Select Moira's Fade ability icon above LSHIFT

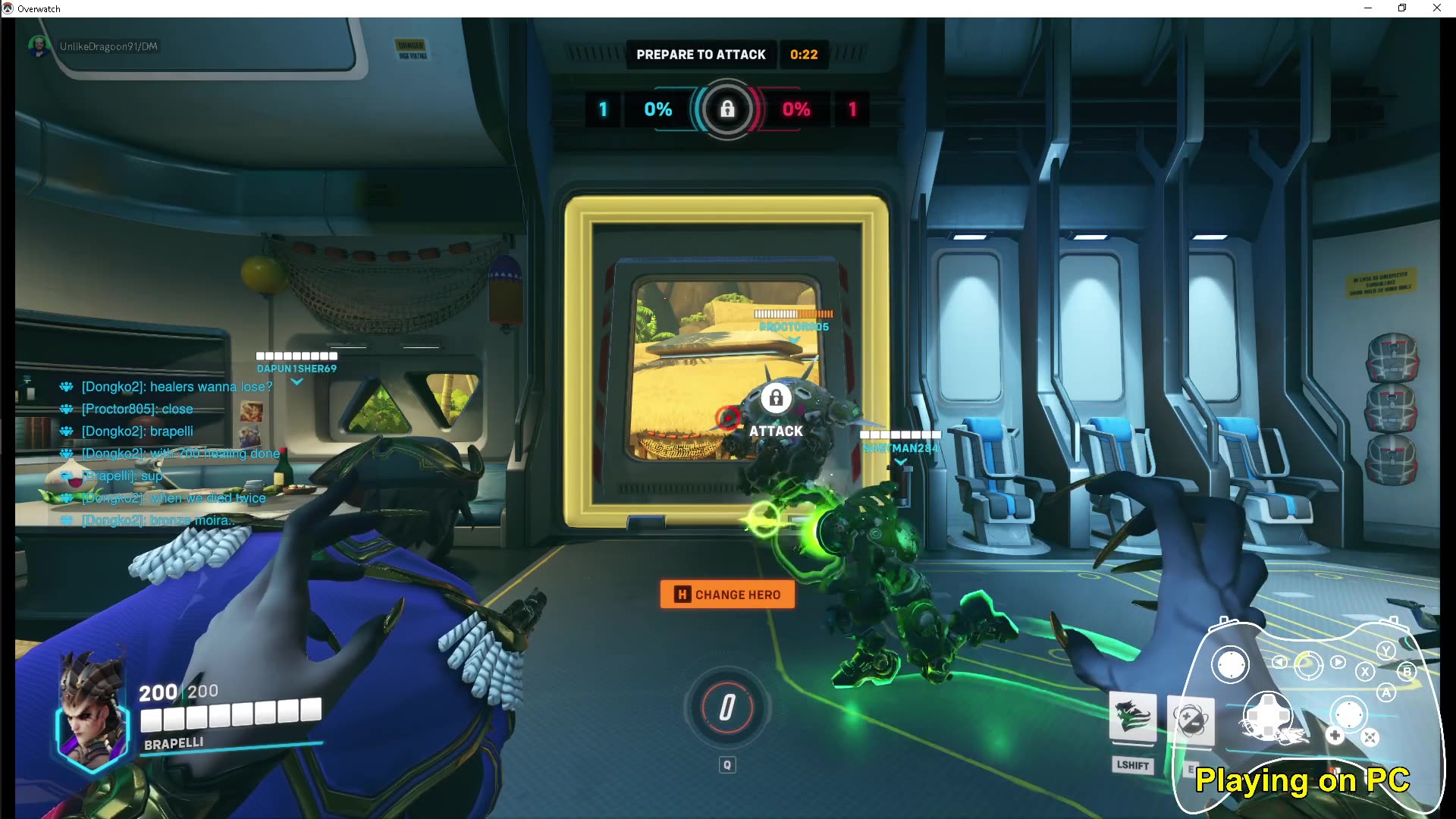1133,717
